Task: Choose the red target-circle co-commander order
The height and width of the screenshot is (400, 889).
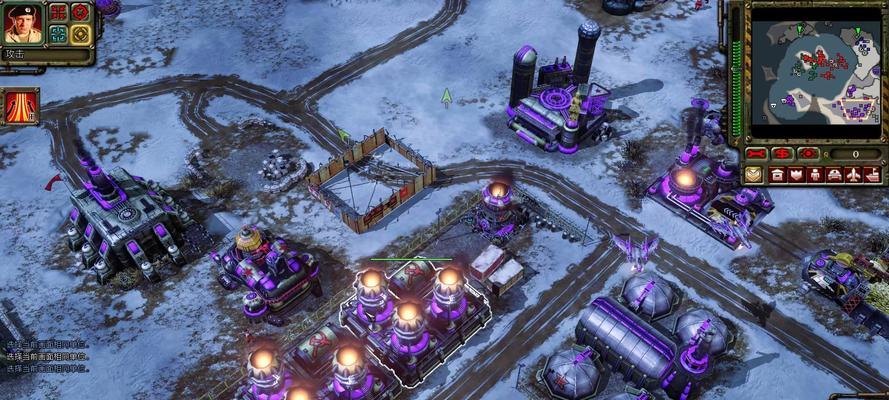Action: [x=80, y=12]
